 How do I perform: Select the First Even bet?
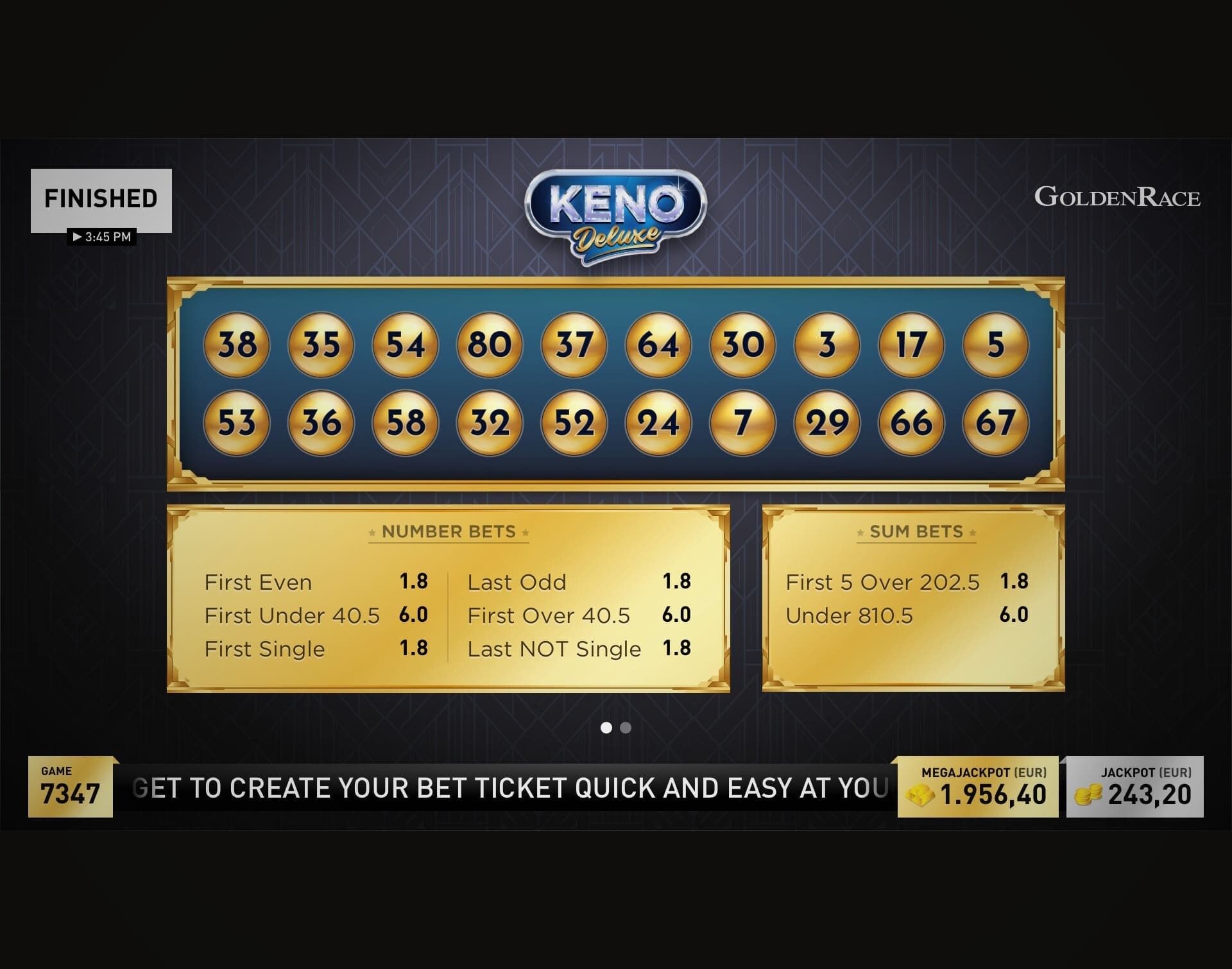[258, 582]
